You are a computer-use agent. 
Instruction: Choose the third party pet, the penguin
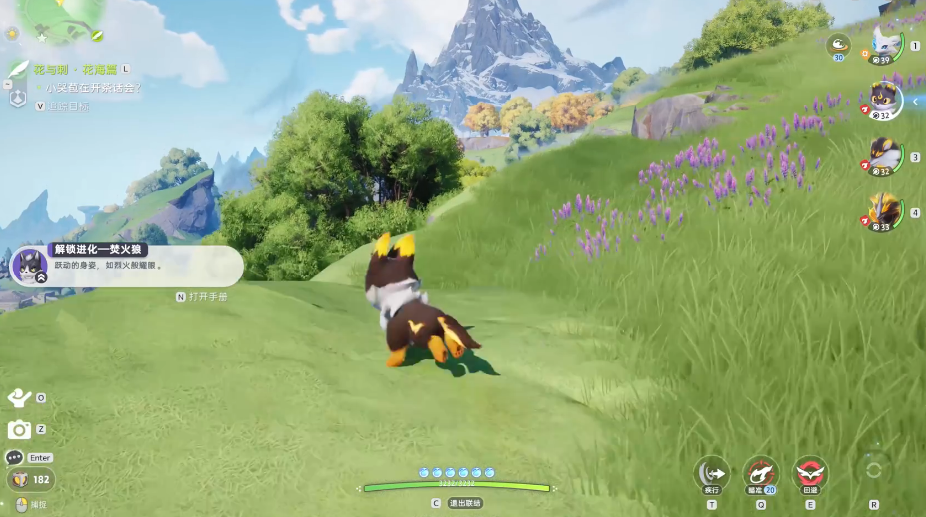(x=883, y=157)
